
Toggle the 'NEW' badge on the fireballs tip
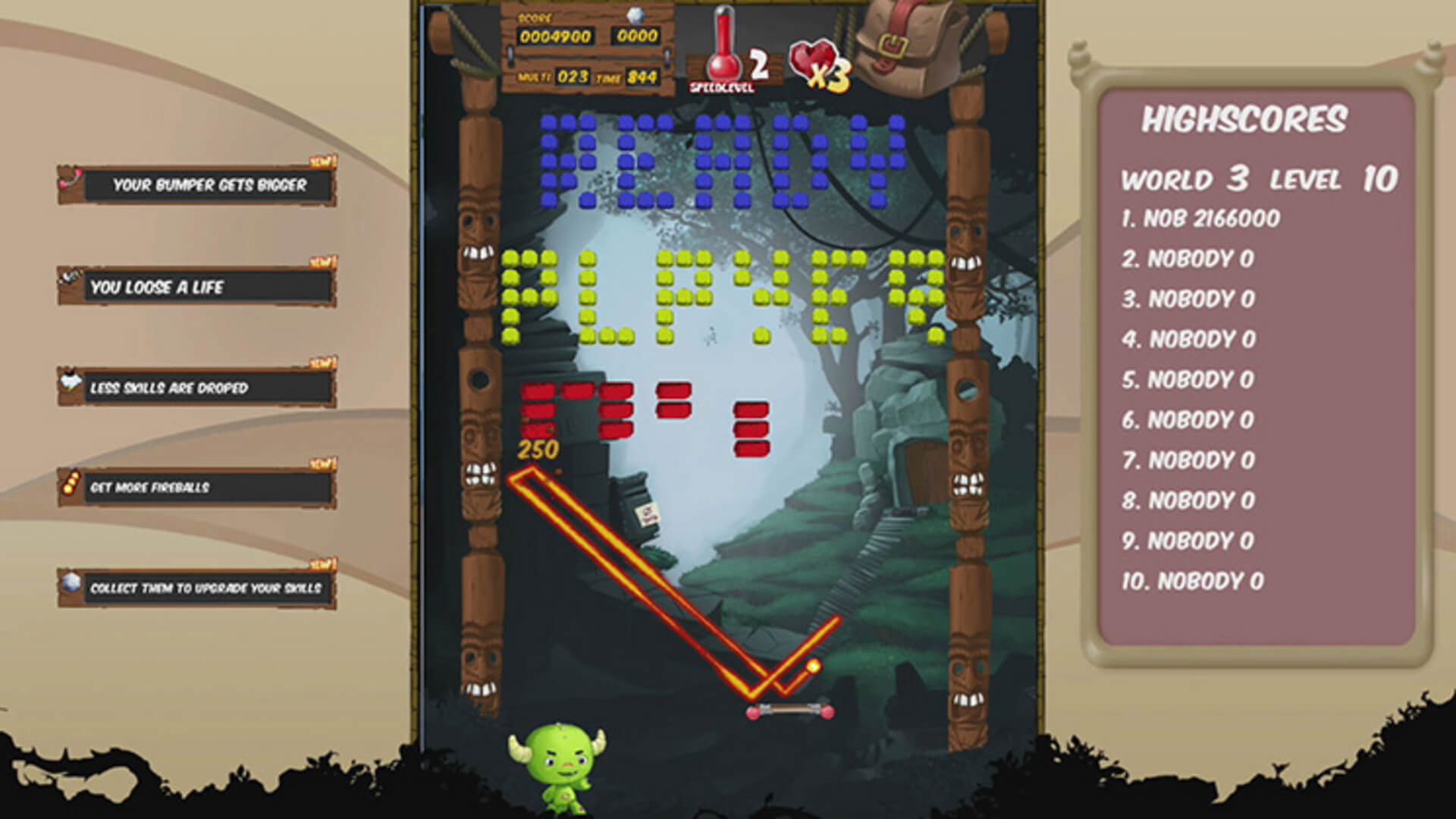322,464
